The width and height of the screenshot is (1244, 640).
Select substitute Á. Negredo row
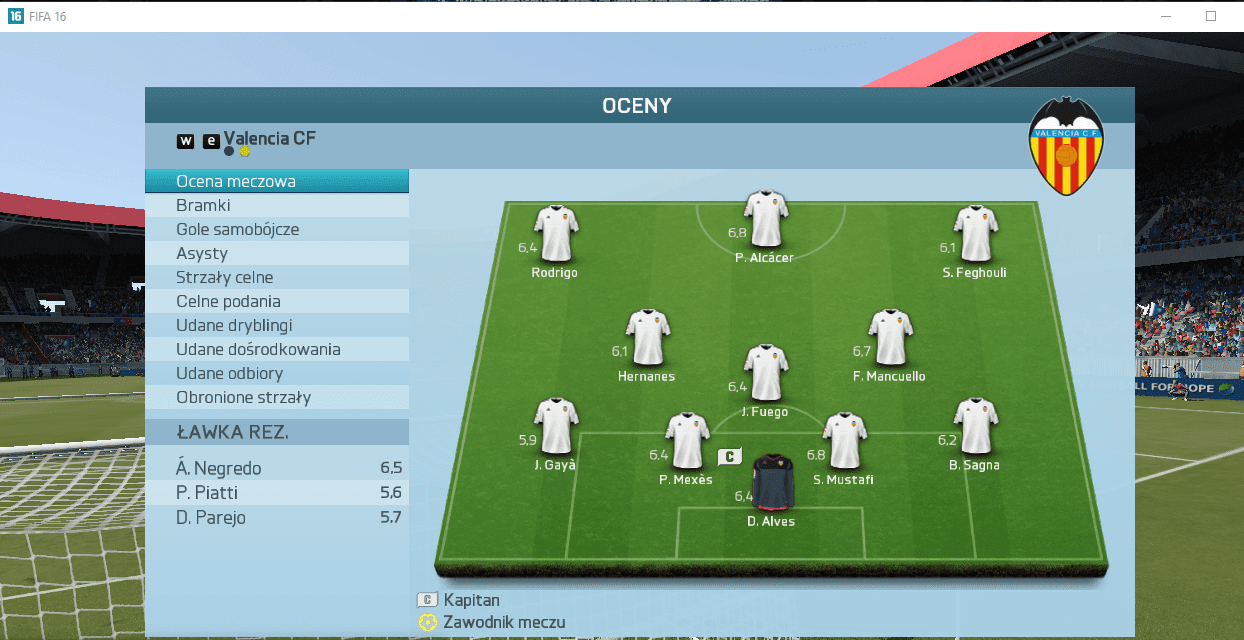276,468
